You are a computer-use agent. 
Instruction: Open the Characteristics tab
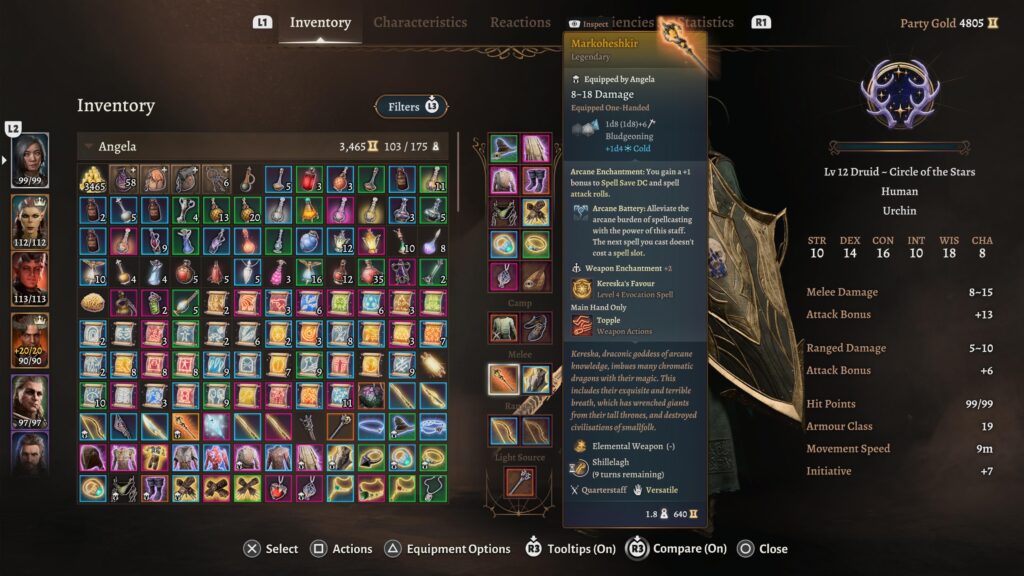pyautogui.click(x=420, y=23)
